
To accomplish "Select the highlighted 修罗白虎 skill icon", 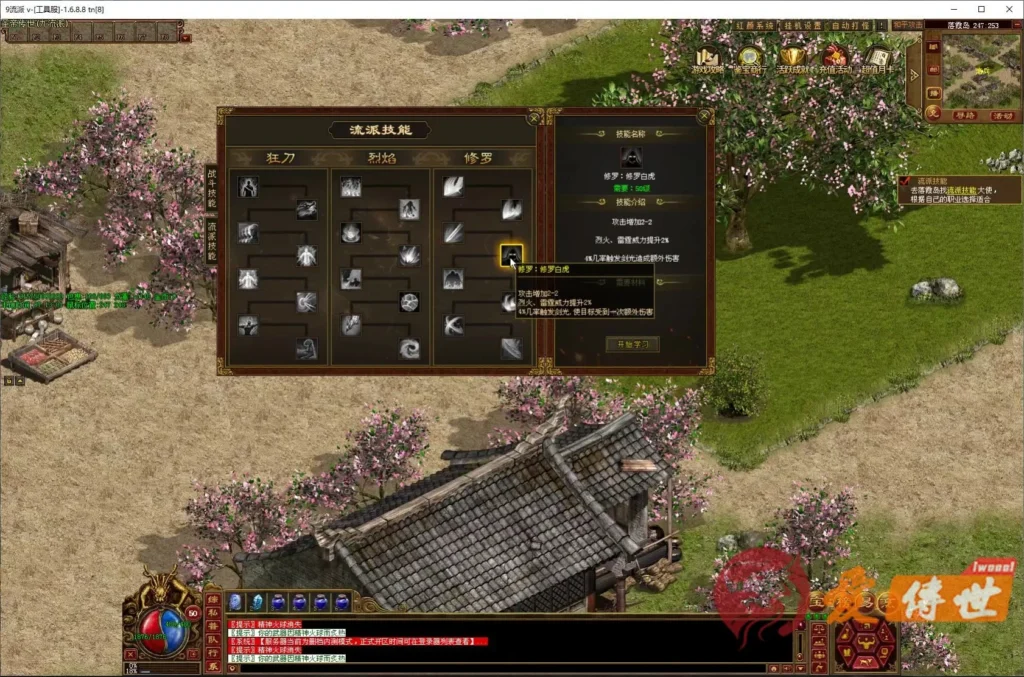I will [511, 255].
